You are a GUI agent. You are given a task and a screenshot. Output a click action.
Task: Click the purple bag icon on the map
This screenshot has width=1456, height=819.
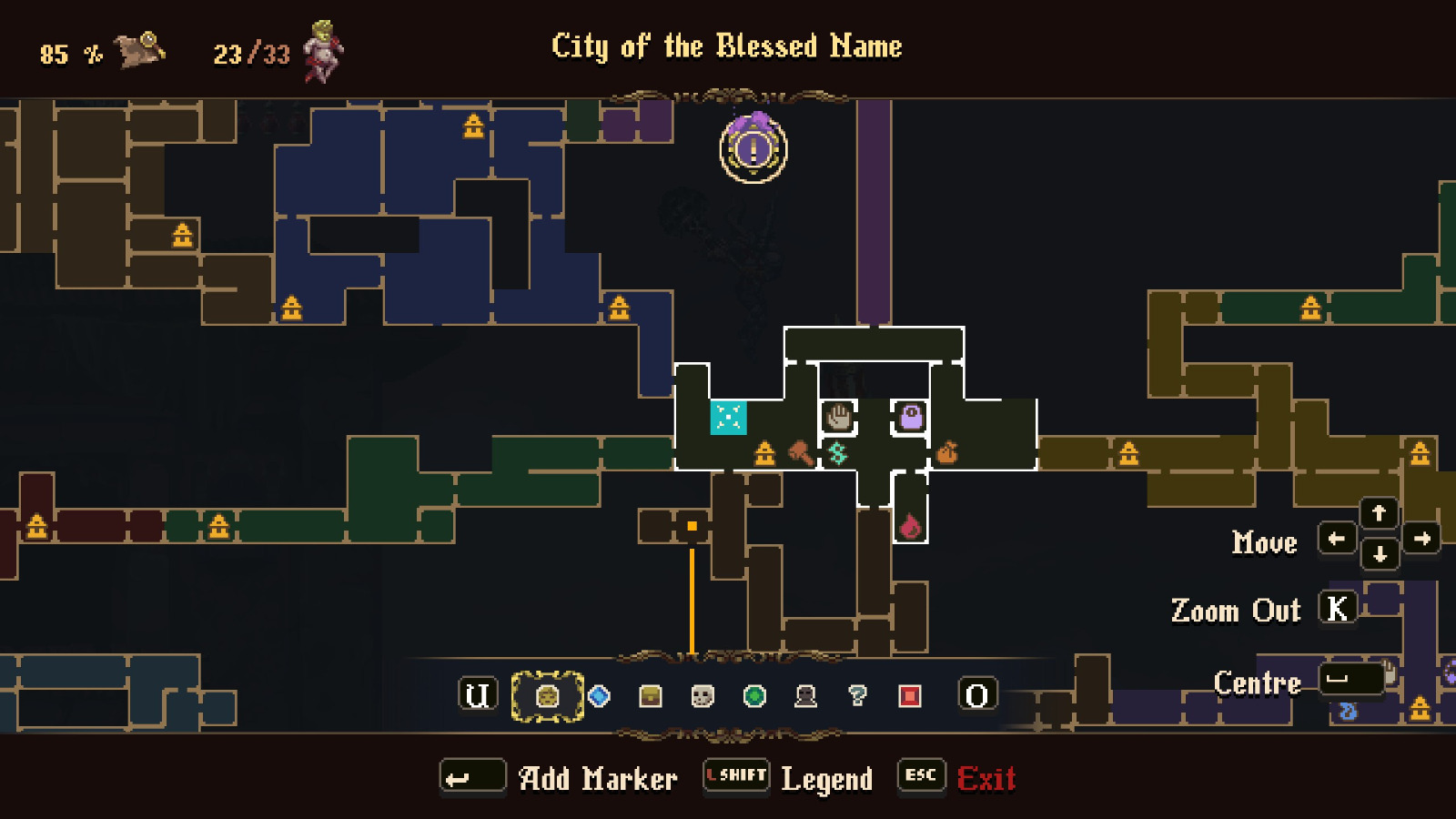click(910, 417)
